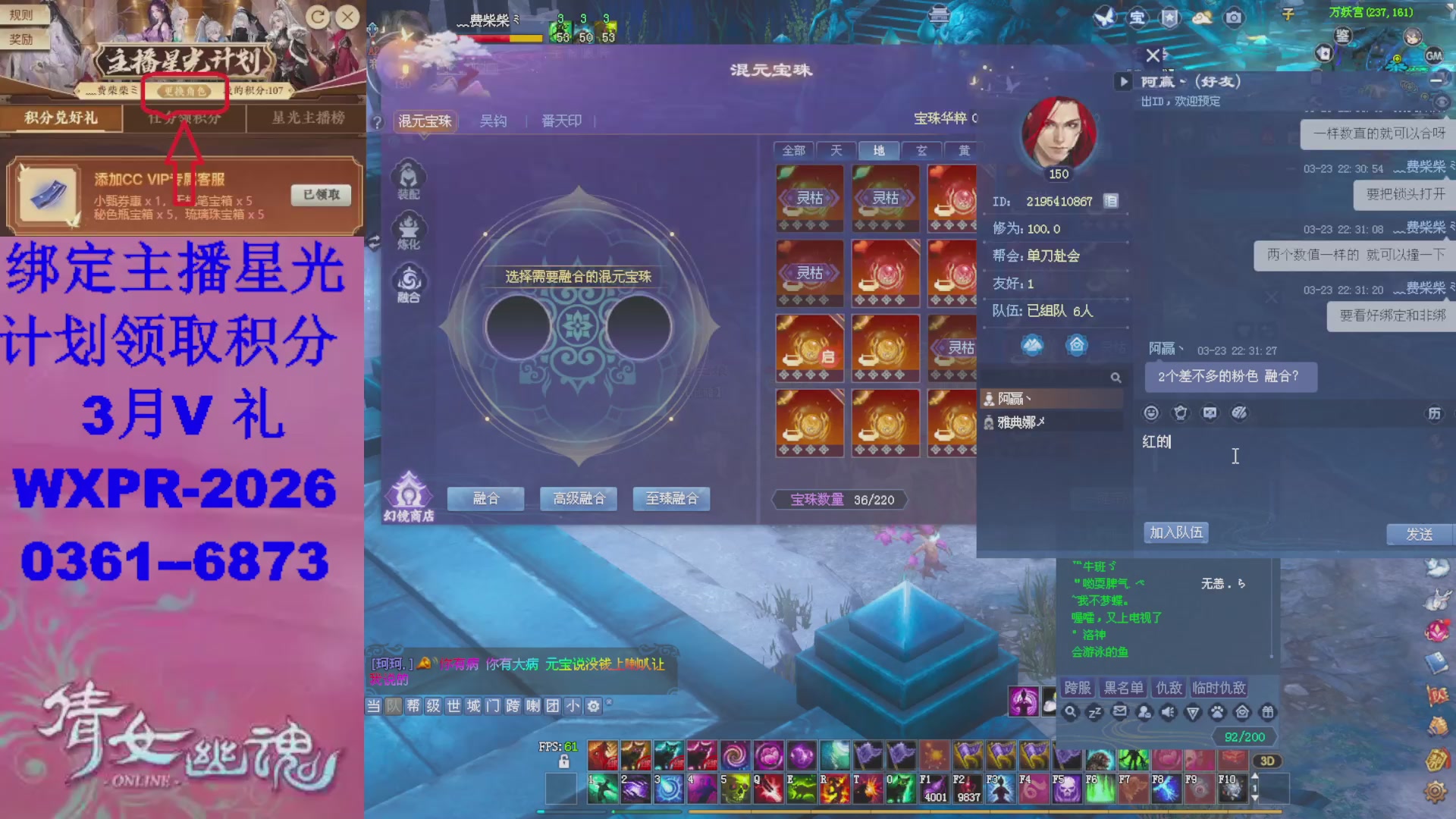Select the 装配 (equip) panel icon
The width and height of the screenshot is (1456, 819).
pos(410,179)
